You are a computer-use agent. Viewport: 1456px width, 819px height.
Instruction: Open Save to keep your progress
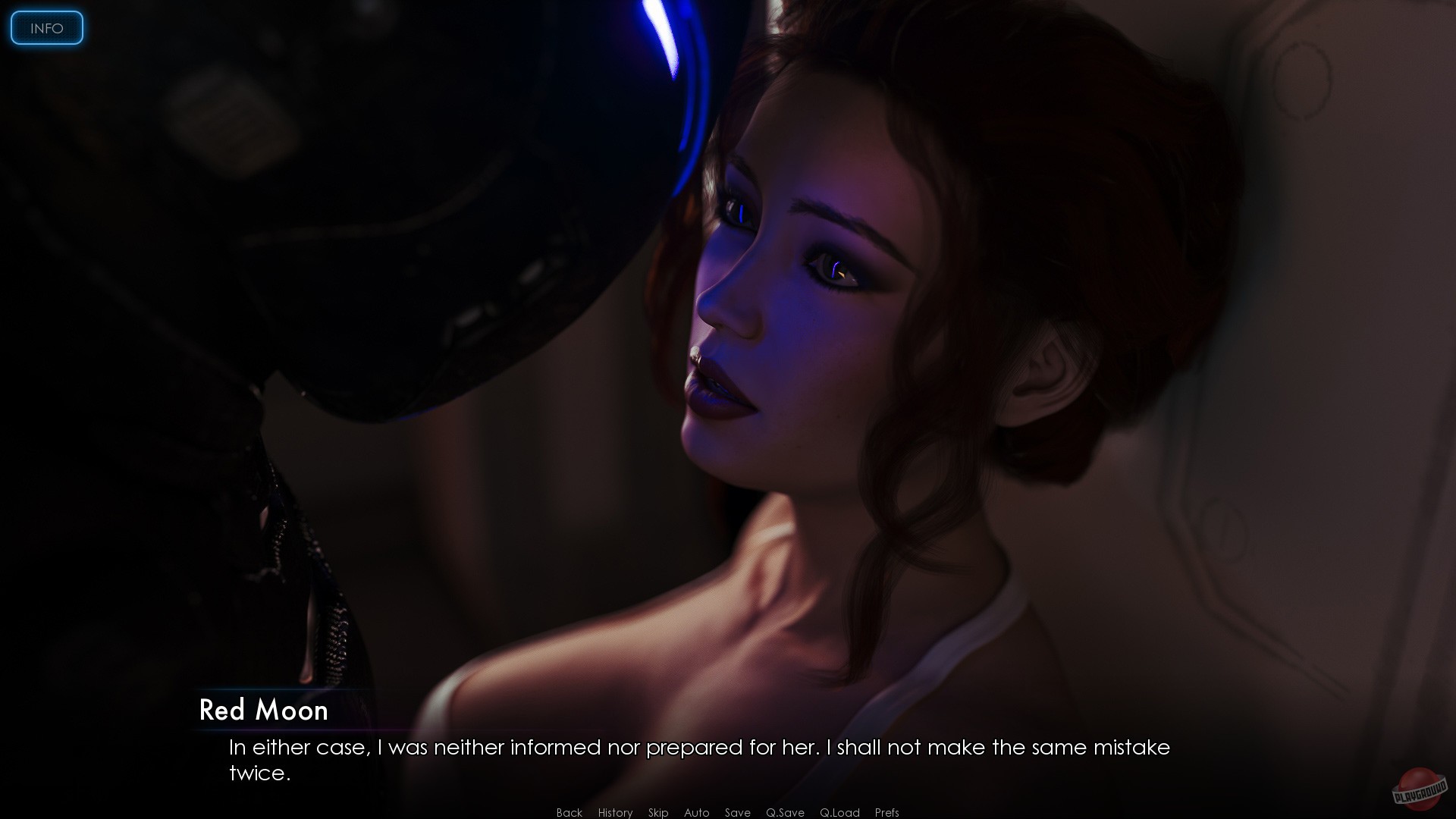[736, 812]
